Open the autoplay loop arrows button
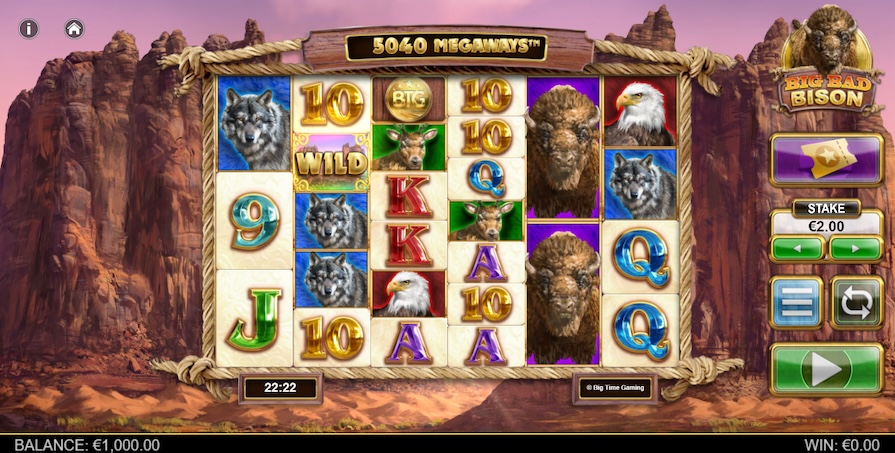895x453 pixels. [x=856, y=303]
